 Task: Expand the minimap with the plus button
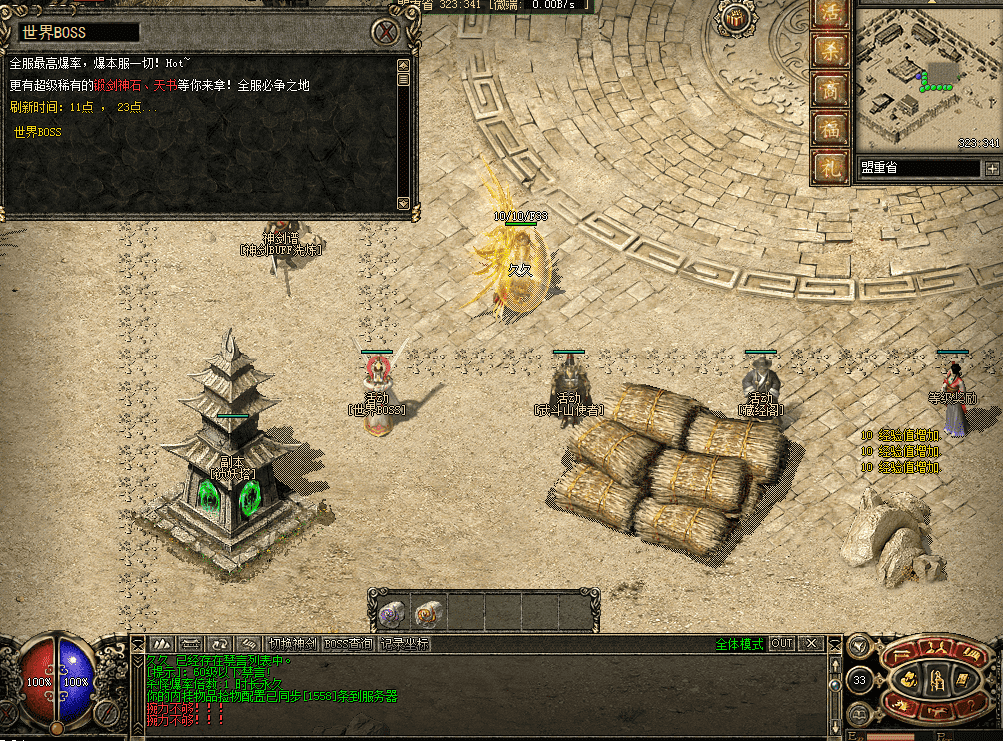991,168
